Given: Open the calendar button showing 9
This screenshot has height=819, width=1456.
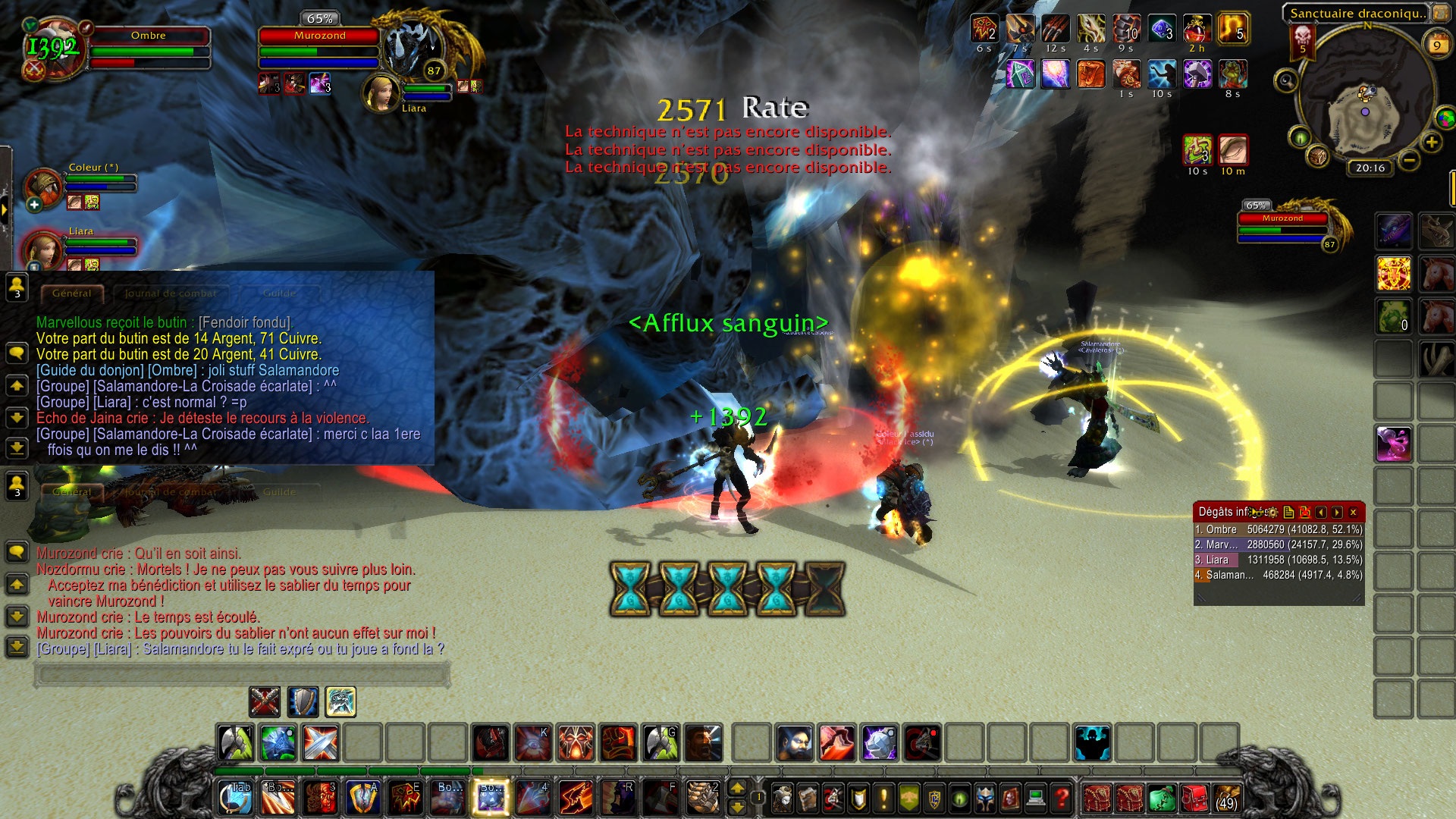Looking at the screenshot, I should click(x=1436, y=45).
